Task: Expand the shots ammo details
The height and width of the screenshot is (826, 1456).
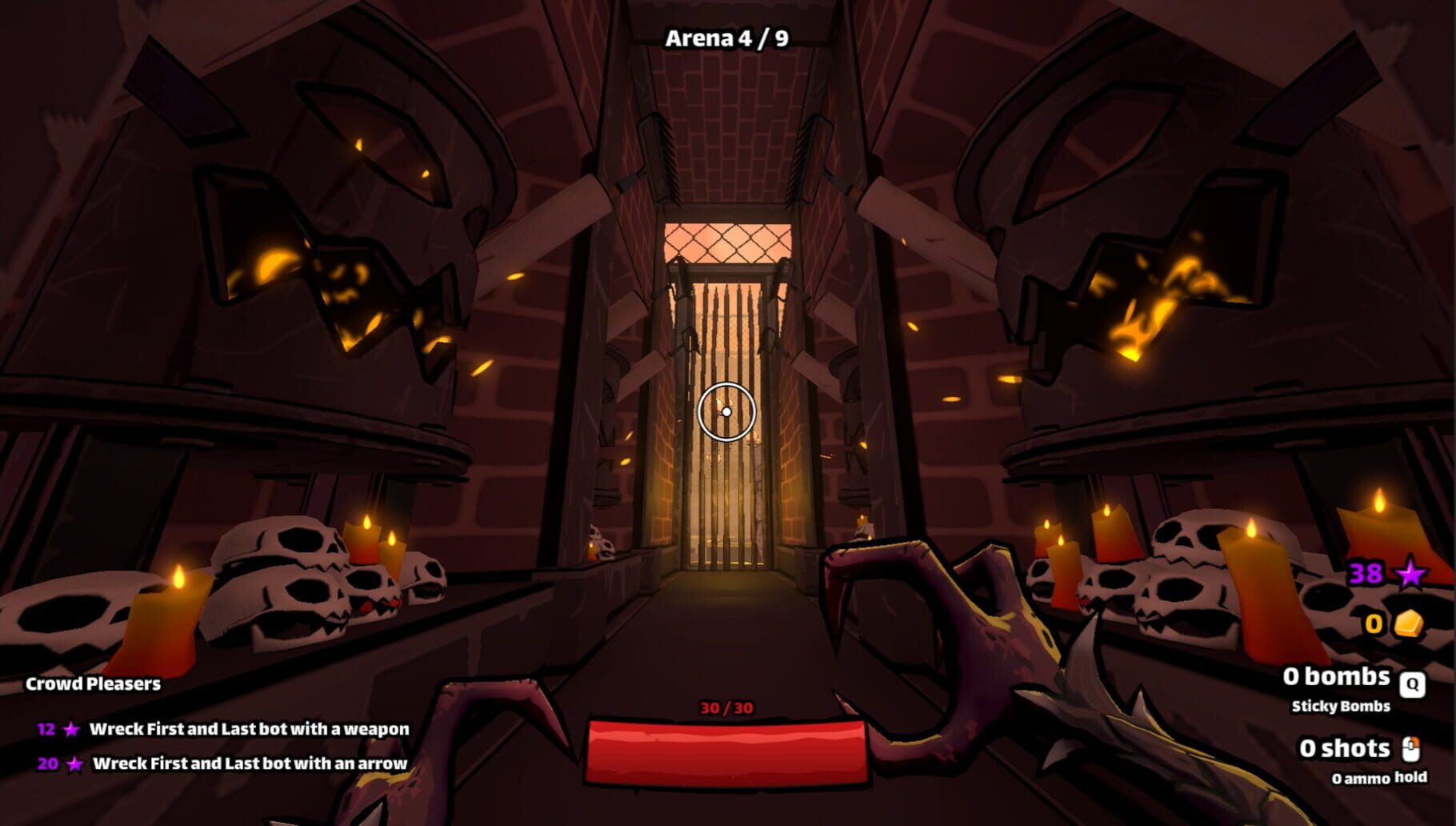Action: tap(1345, 748)
